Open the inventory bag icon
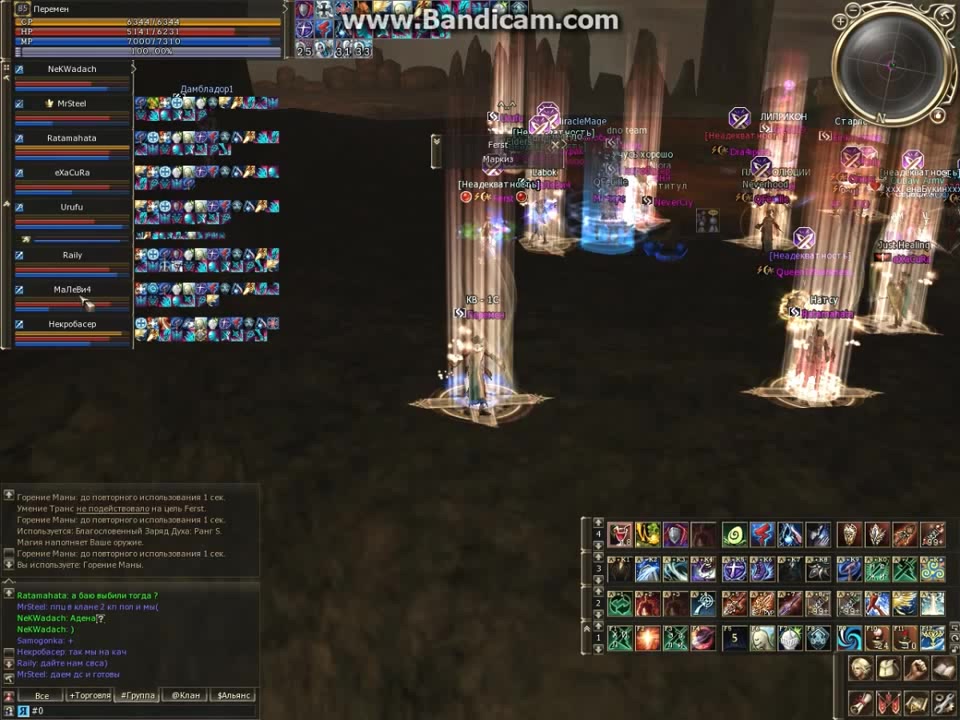 point(888,668)
